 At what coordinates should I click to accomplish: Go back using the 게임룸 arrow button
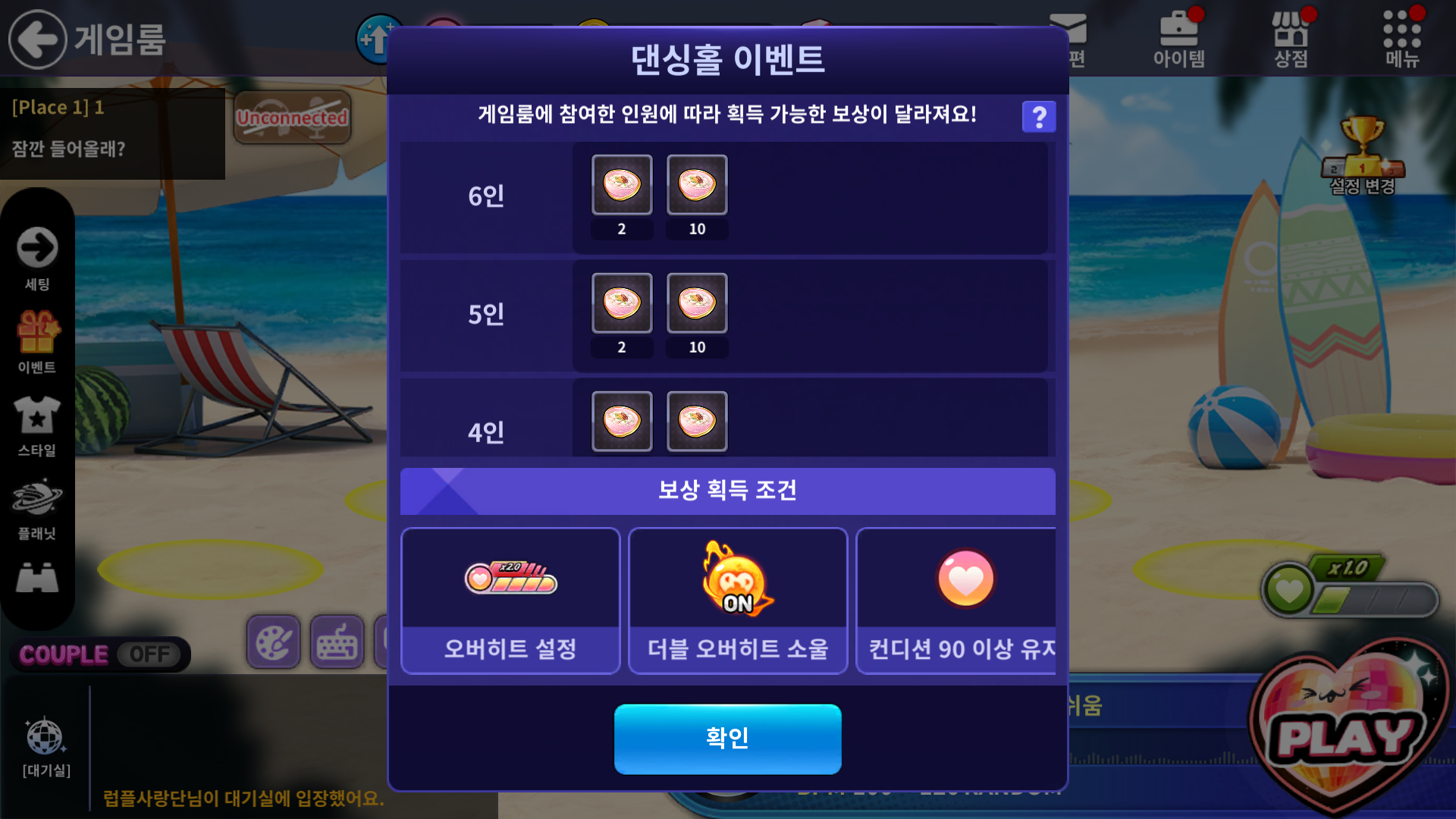pos(37,39)
